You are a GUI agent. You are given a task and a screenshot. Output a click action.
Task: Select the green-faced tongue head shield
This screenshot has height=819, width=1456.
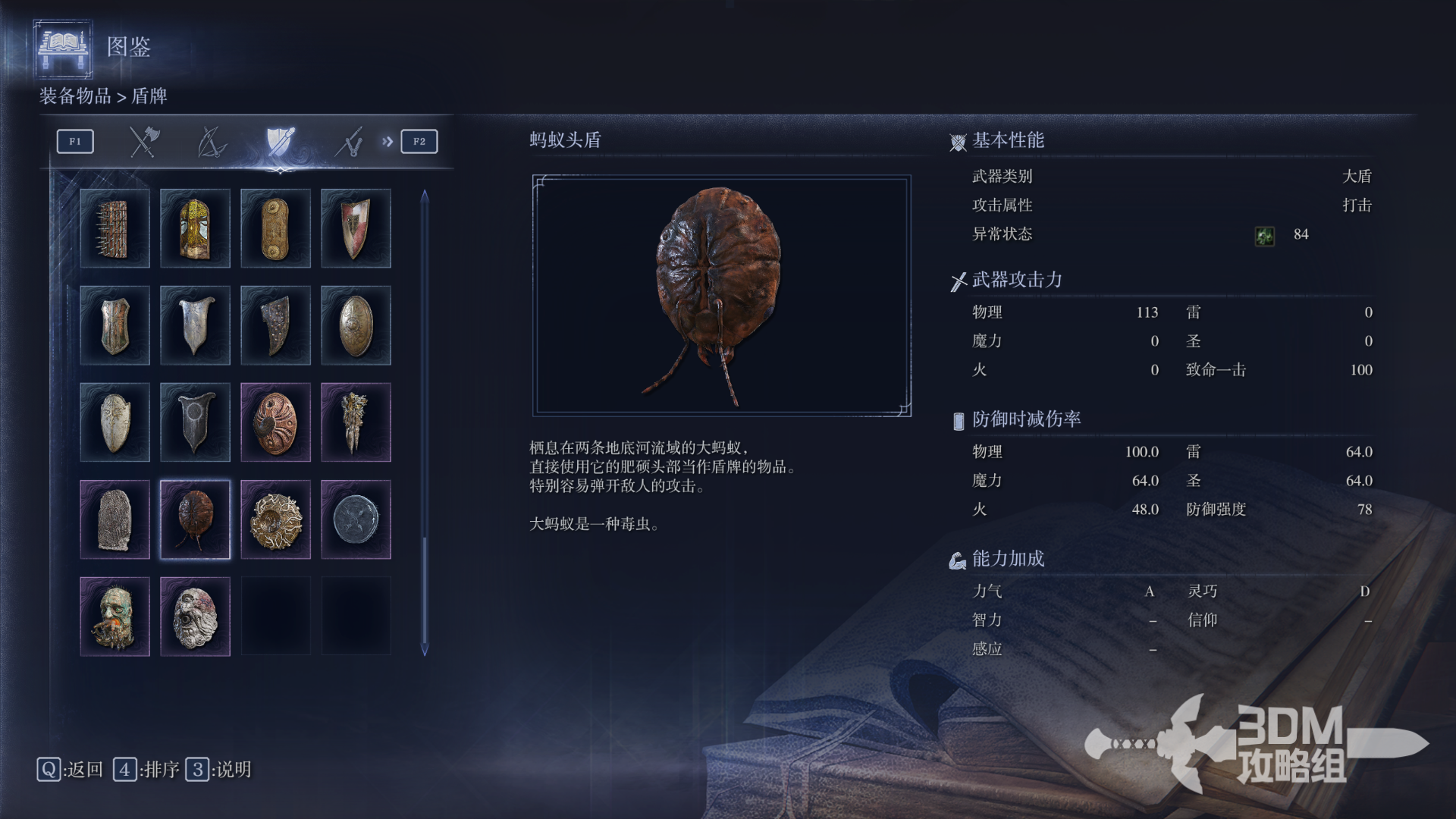click(115, 617)
